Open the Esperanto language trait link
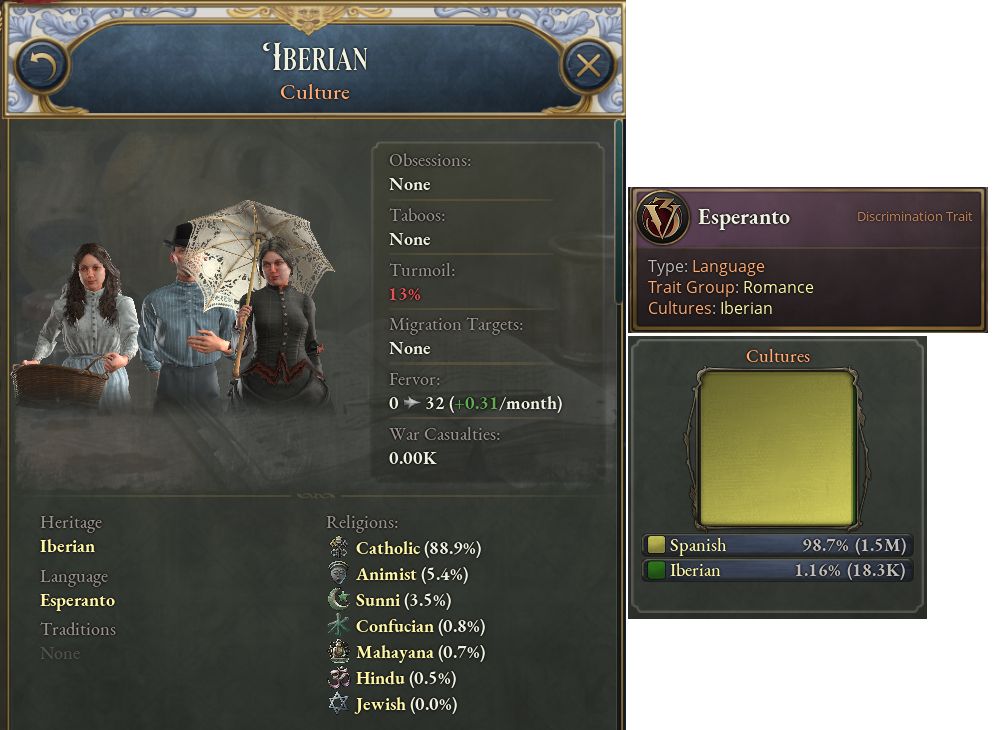Screen dimensions: 1000x730 (x=77, y=600)
